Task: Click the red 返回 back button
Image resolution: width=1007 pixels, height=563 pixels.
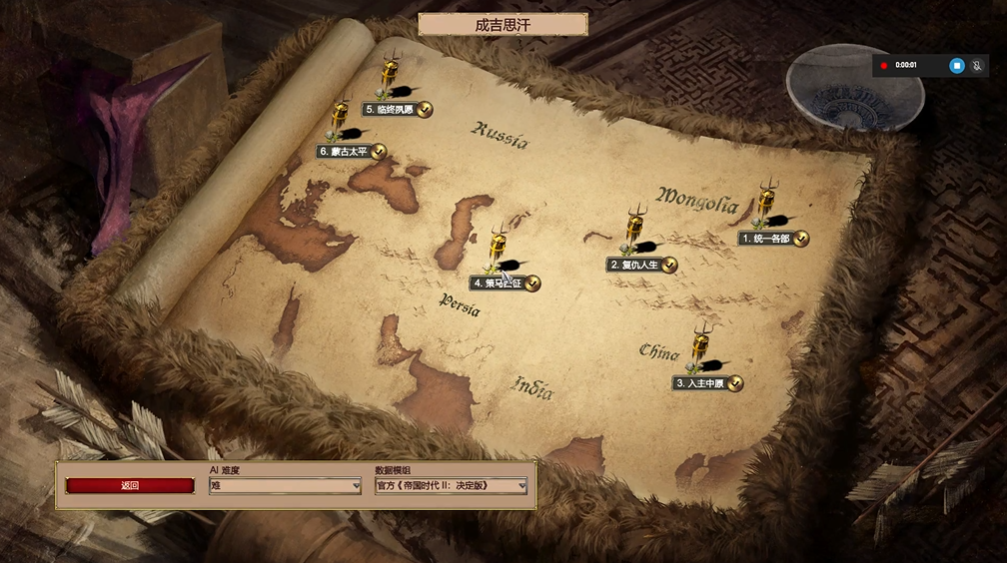Action: point(130,486)
